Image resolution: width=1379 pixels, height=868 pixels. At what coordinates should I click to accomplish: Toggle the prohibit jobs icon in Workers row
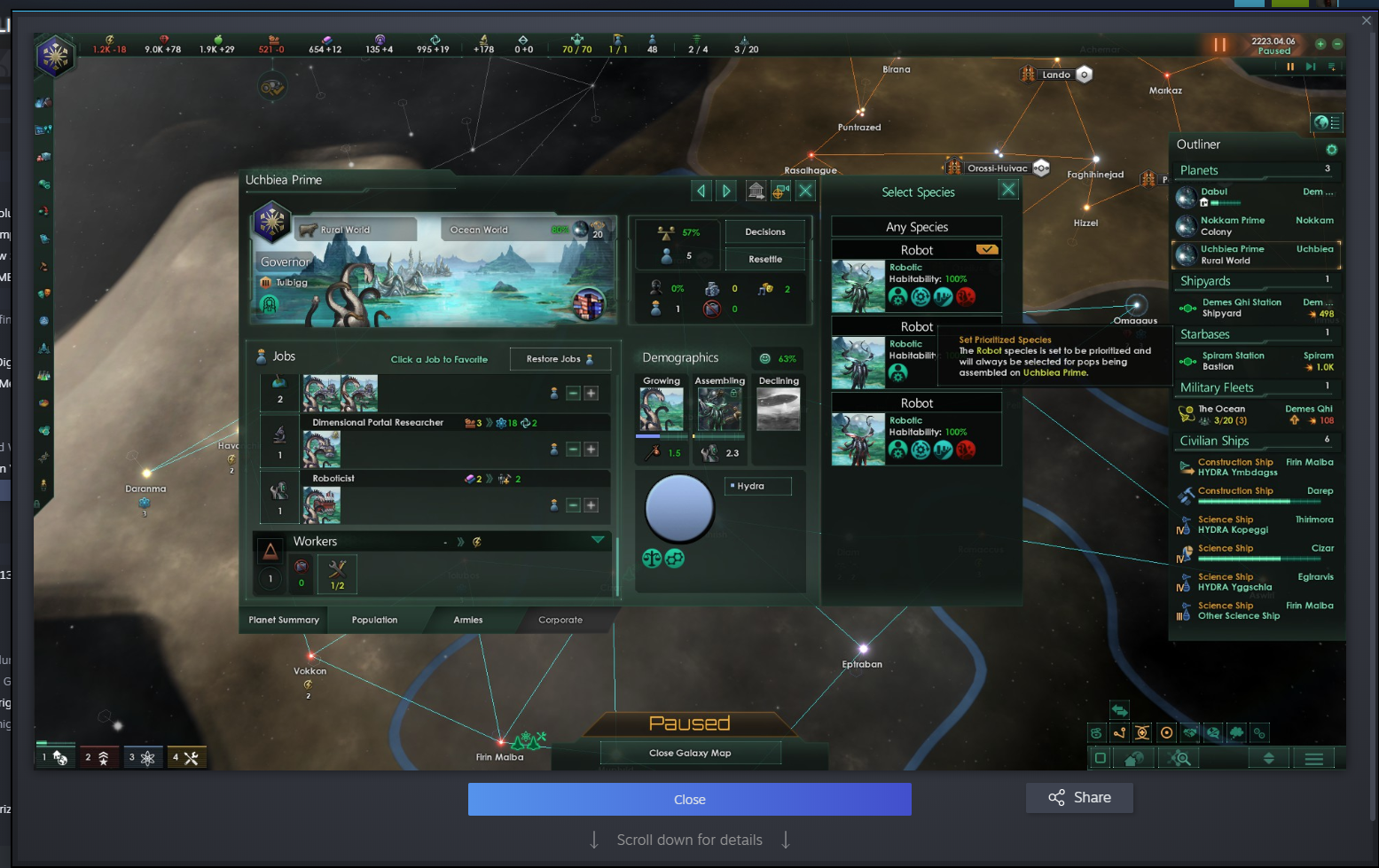[x=302, y=564]
